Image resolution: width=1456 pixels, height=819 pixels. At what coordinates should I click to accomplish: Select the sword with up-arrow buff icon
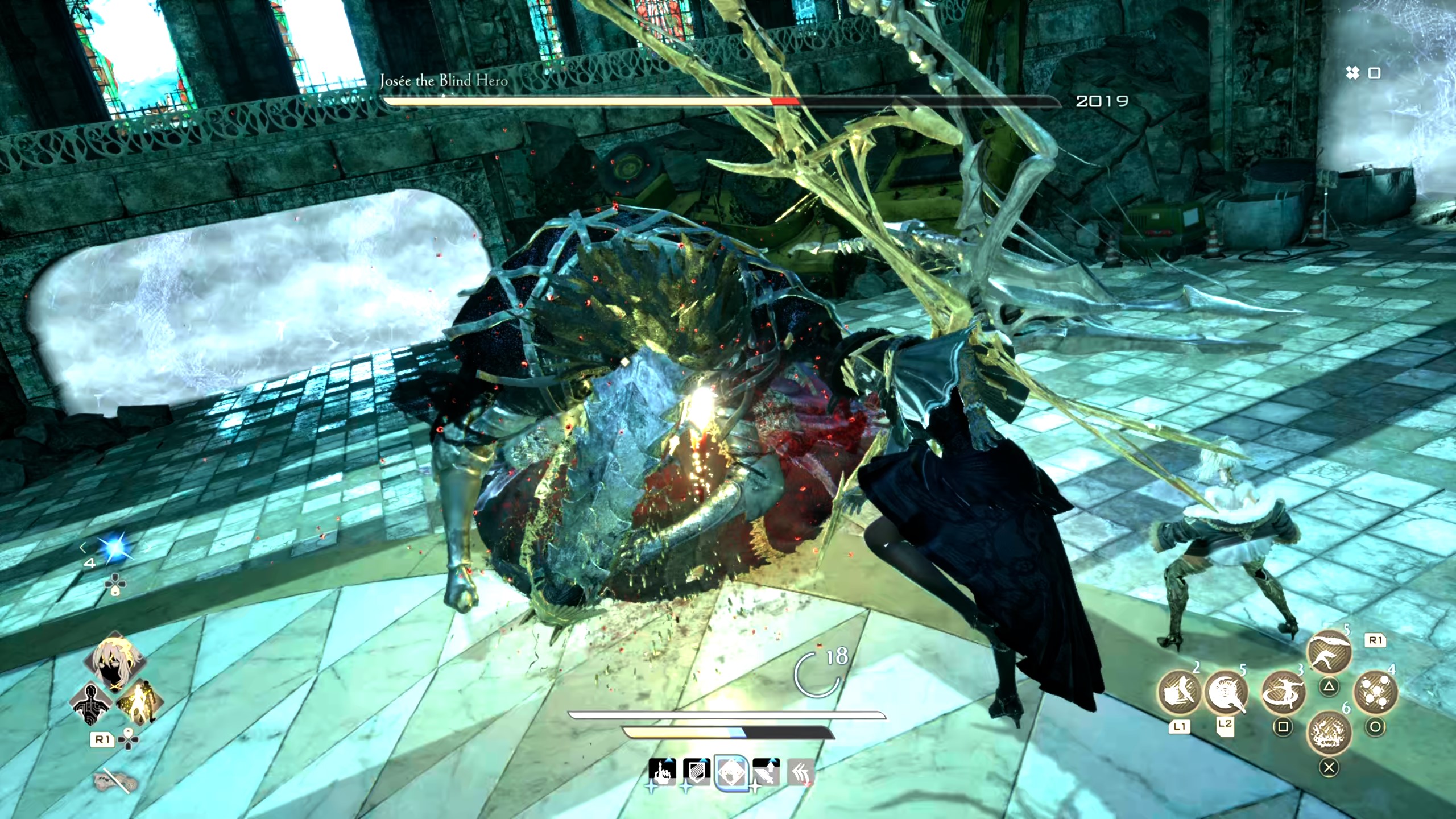coord(766,772)
